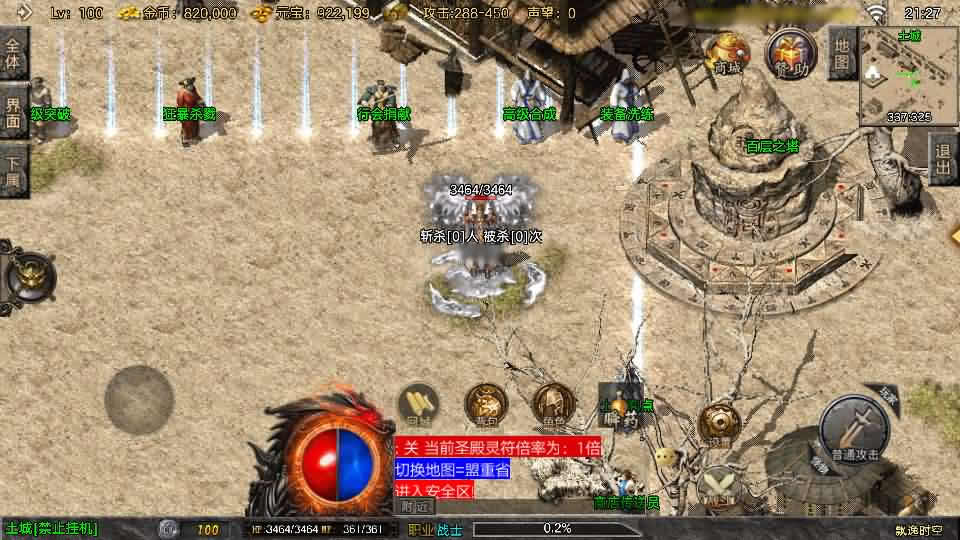Open the 赞助 sponsor gift icon
Image resolution: width=960 pixels, height=540 pixels.
[x=786, y=52]
